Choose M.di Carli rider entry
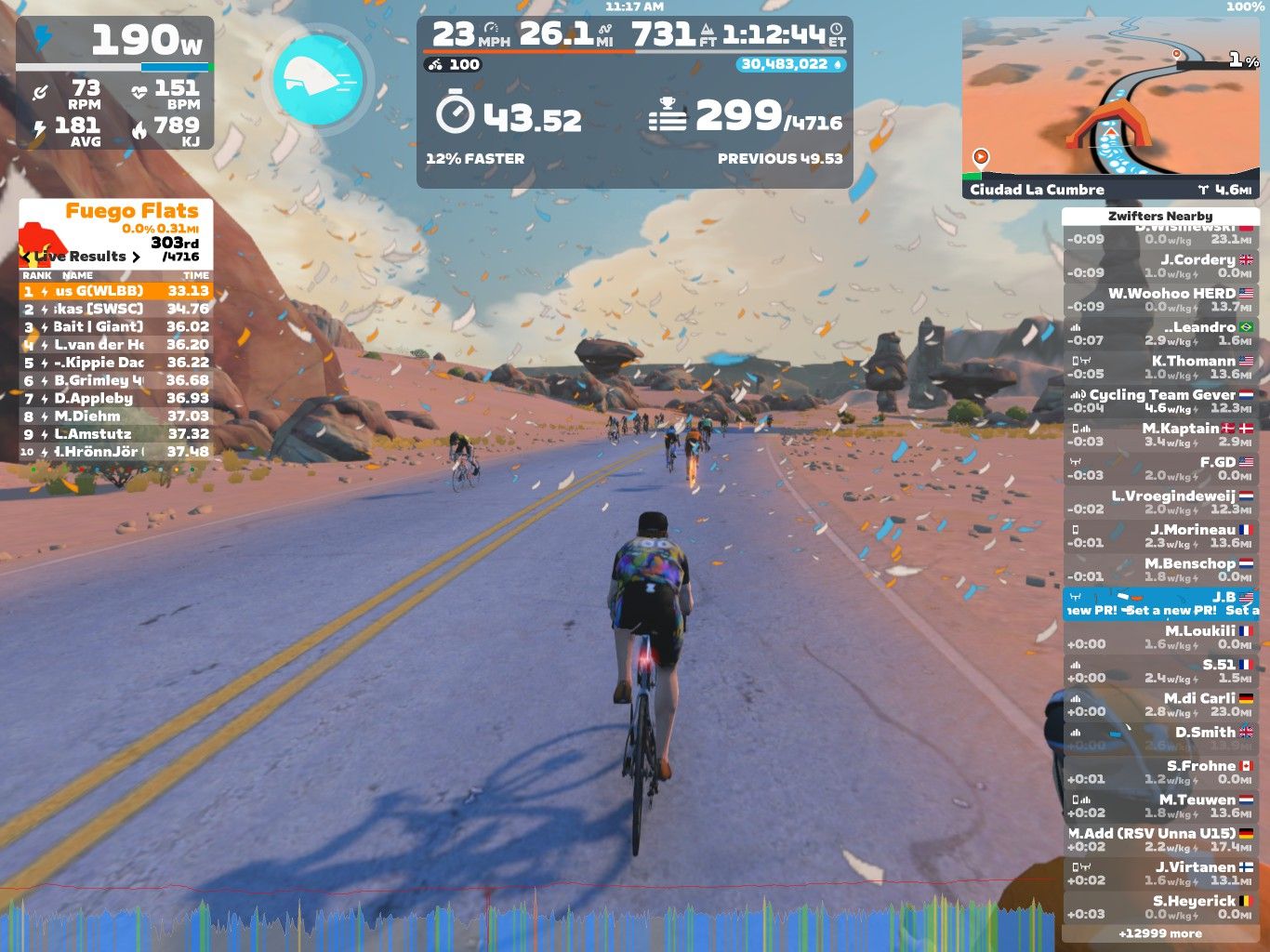The image size is (1270, 952). [1159, 705]
